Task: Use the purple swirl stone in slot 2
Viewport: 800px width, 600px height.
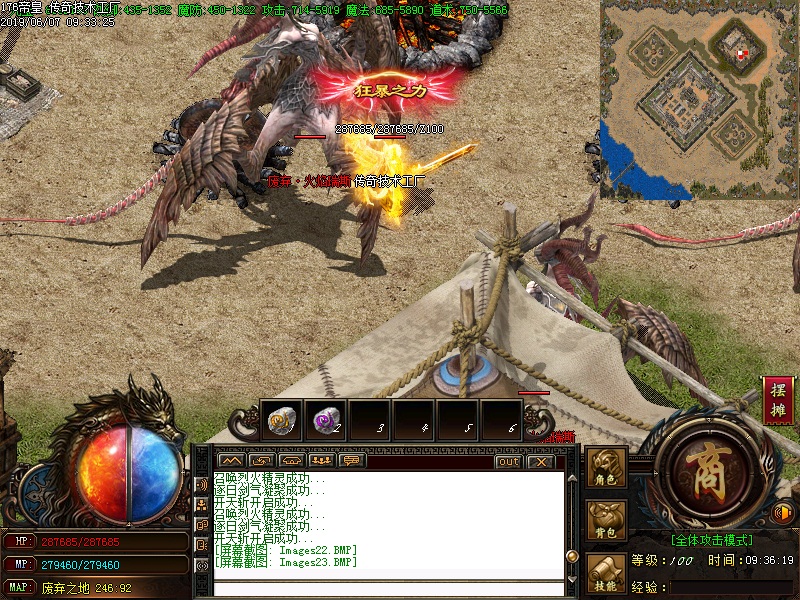Action: point(325,420)
